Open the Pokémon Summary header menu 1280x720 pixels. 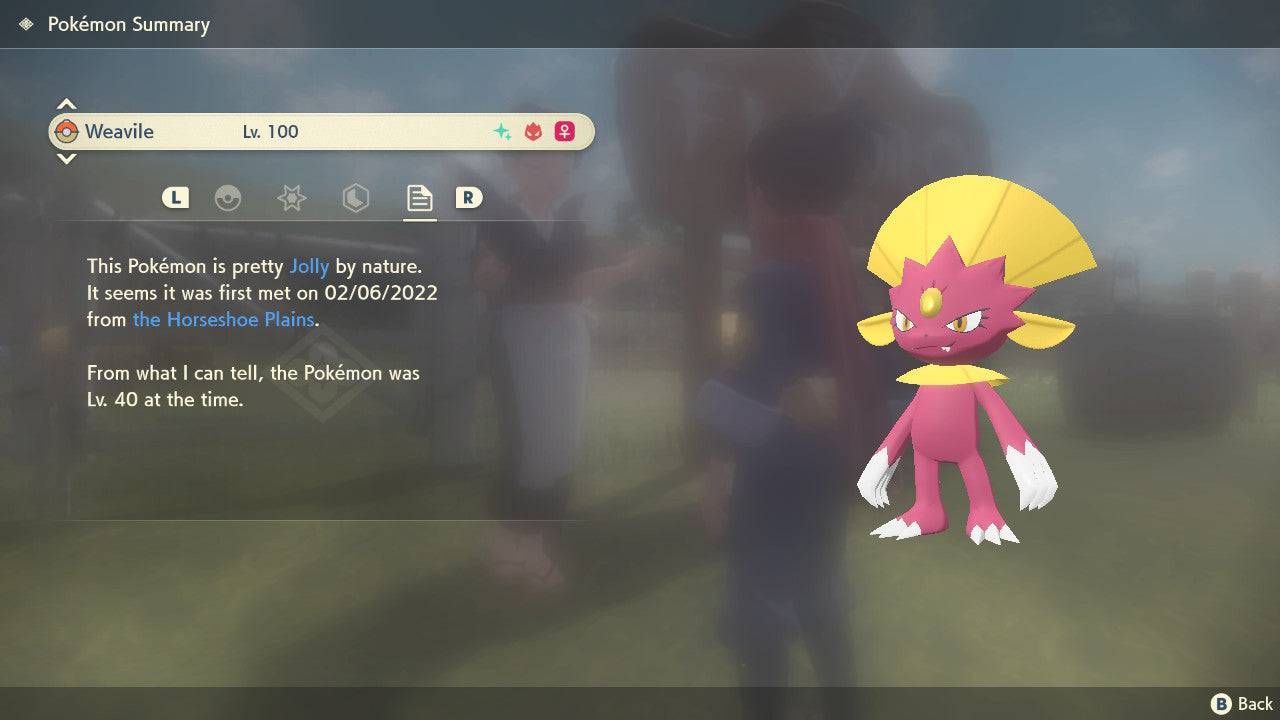tap(128, 24)
